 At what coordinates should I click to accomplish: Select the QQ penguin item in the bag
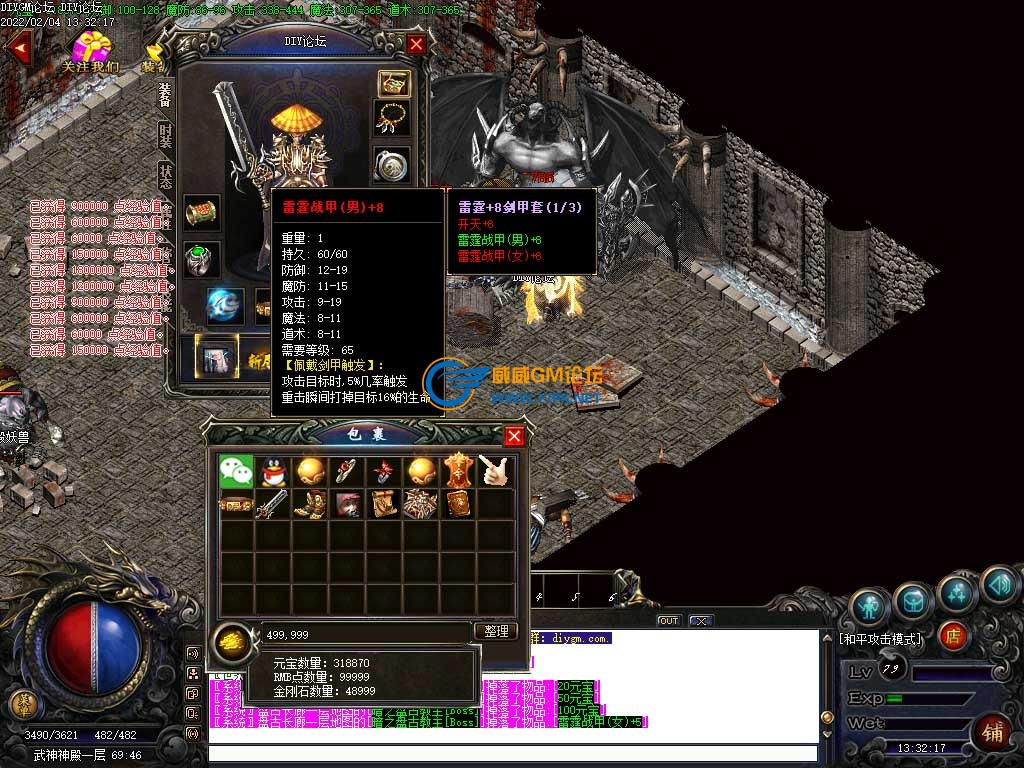point(274,471)
